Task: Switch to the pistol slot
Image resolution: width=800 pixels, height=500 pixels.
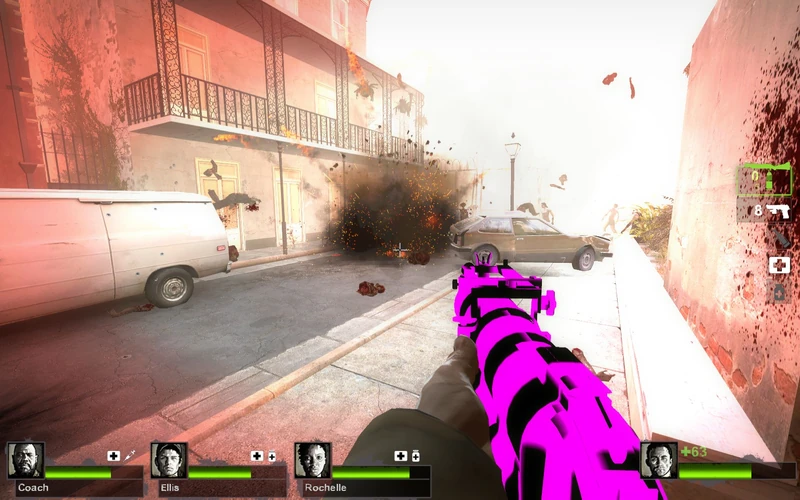Action: tap(778, 211)
